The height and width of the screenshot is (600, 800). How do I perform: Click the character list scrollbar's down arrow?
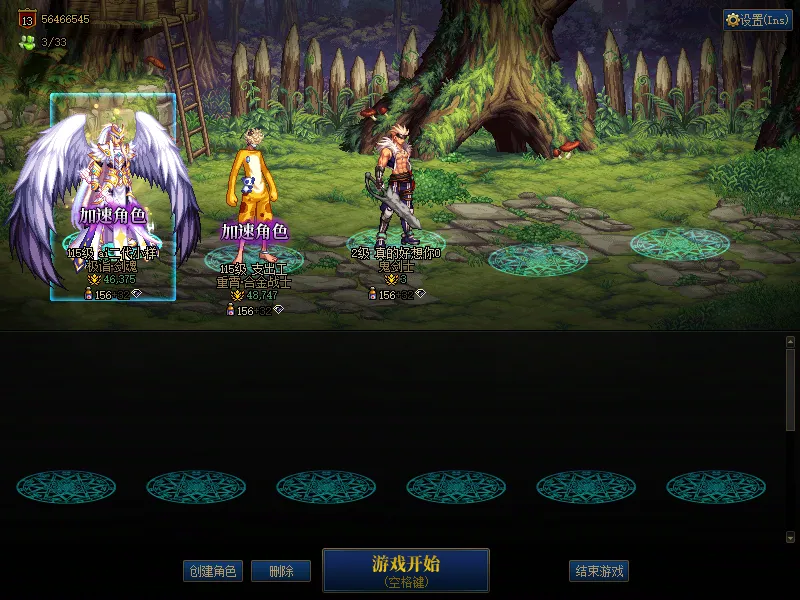point(790,537)
